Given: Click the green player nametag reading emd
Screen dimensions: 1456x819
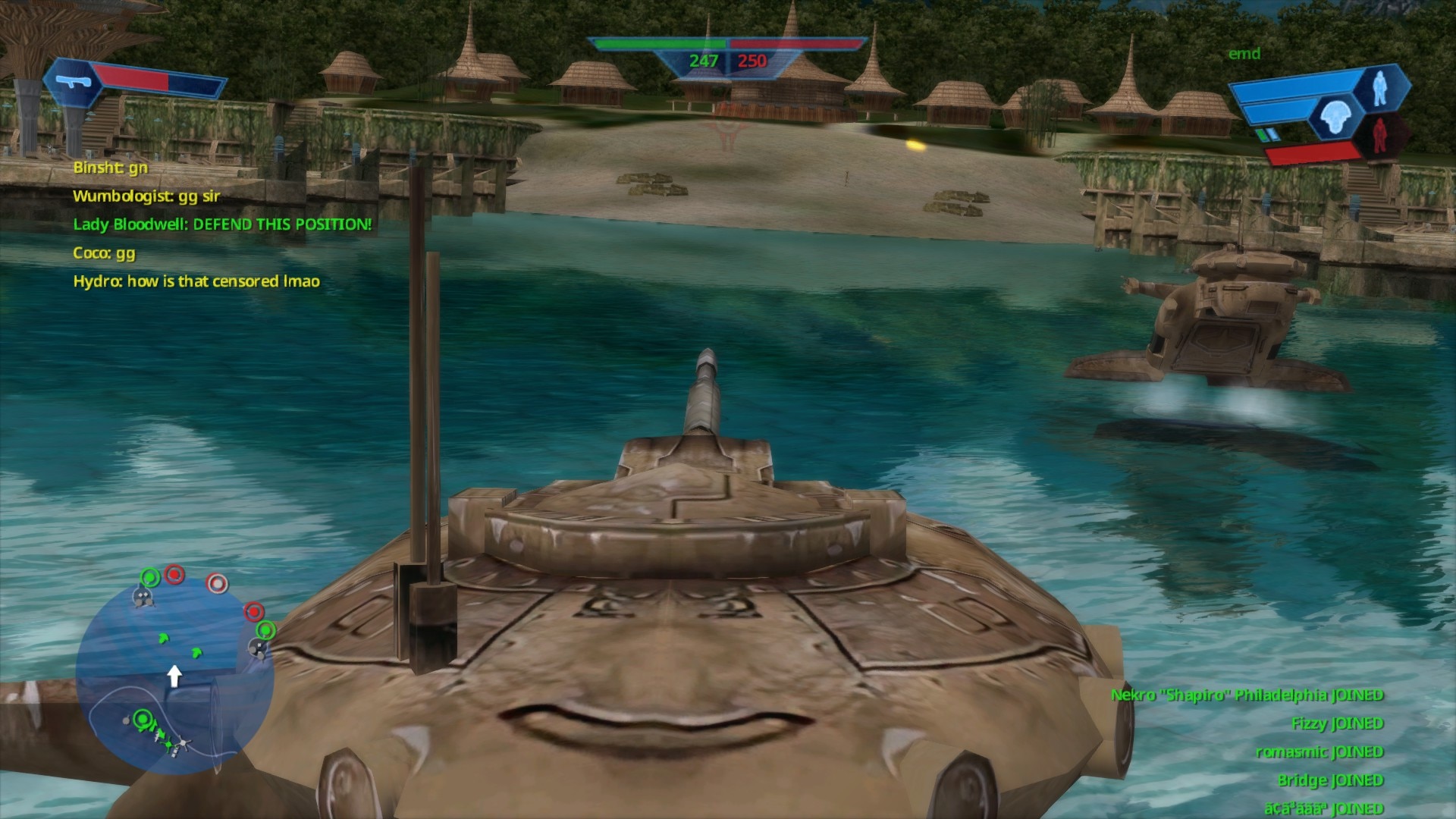Looking at the screenshot, I should (x=1244, y=54).
